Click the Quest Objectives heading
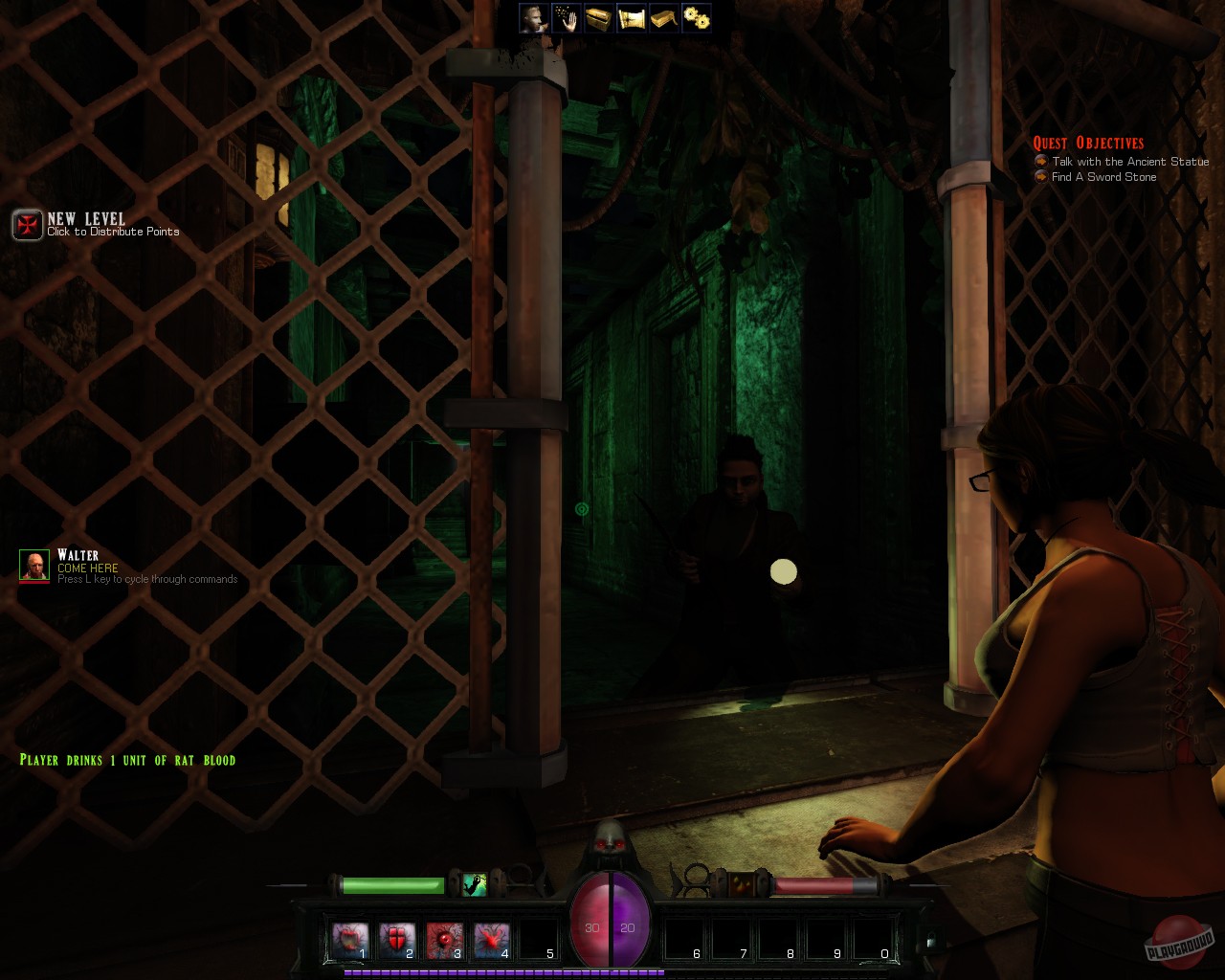 [x=1089, y=143]
